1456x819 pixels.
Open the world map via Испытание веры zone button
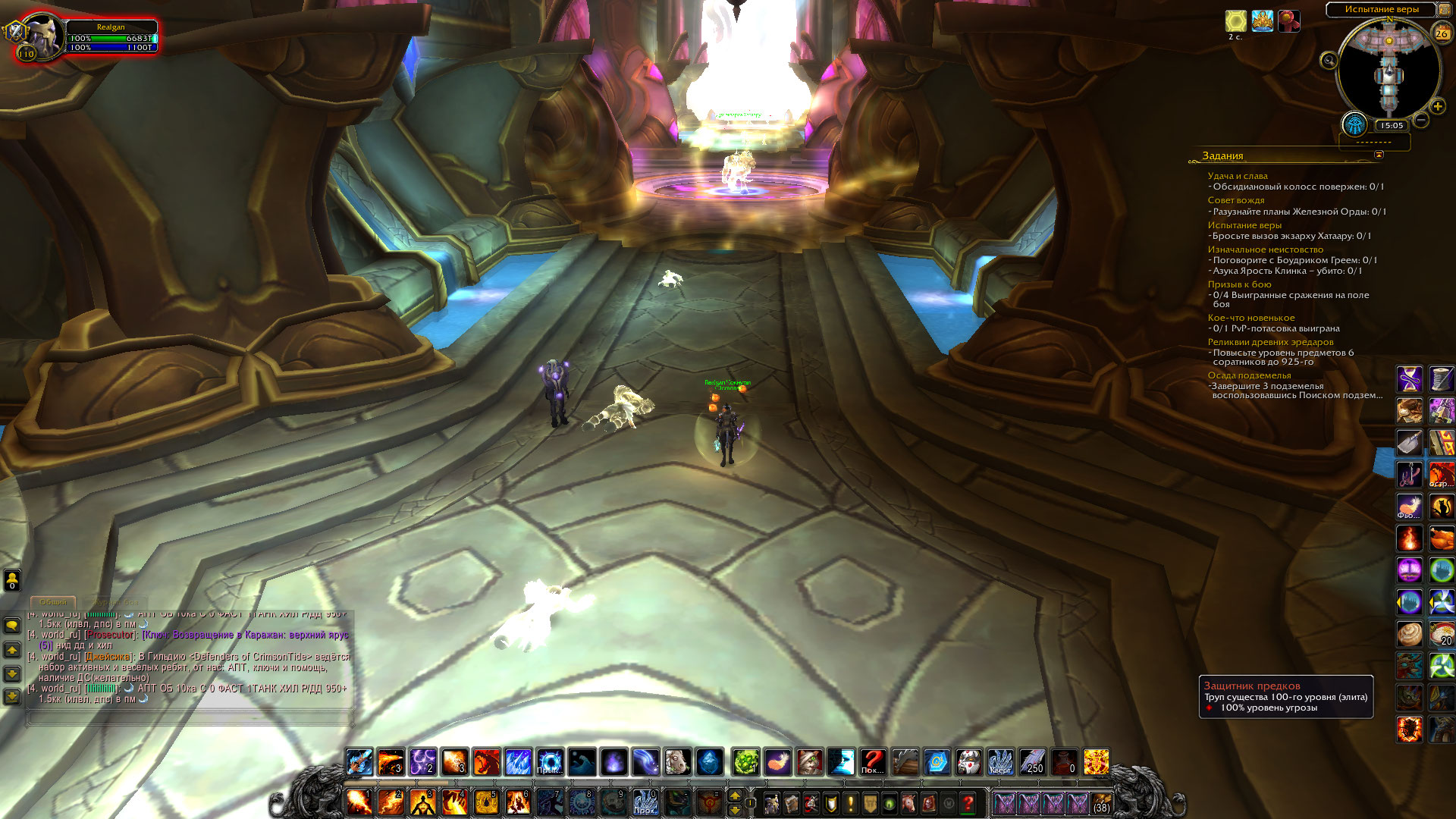(1381, 9)
